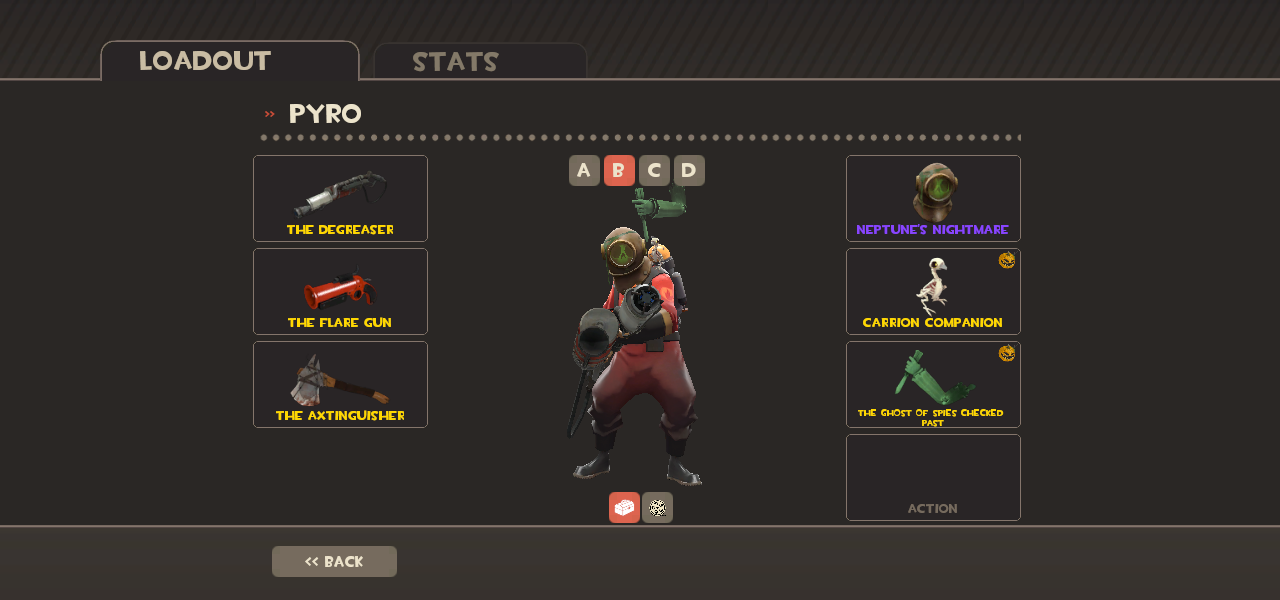Choose The Flare Gun secondary slot
This screenshot has width=1280, height=600.
pyautogui.click(x=340, y=291)
